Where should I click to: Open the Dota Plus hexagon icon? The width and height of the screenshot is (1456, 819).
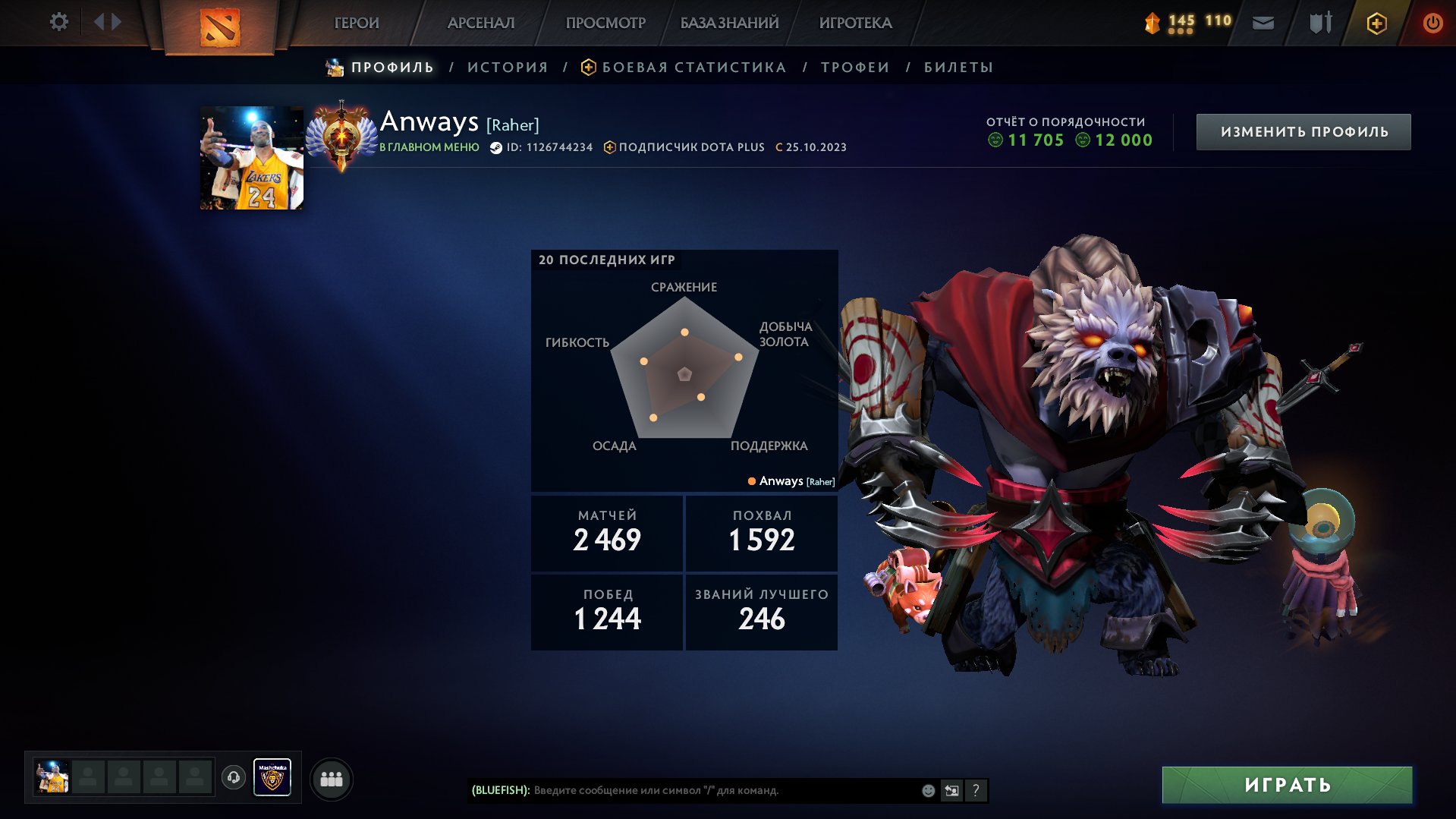pyautogui.click(x=1376, y=22)
